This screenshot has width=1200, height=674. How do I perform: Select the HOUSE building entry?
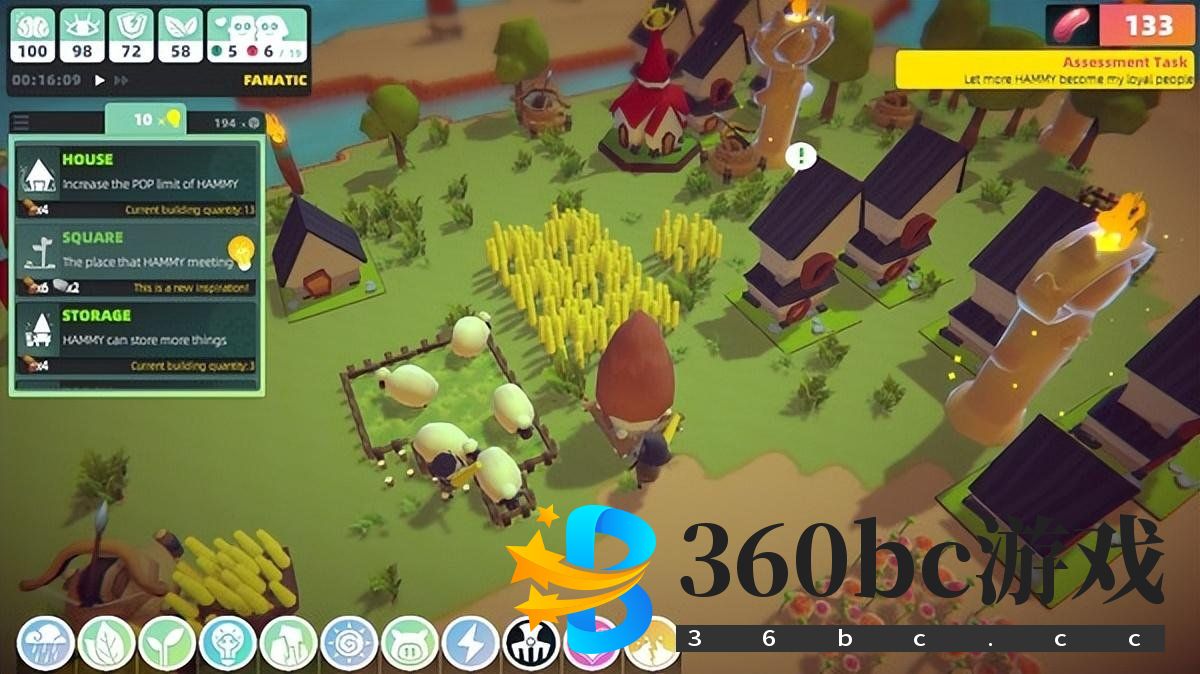(136, 181)
